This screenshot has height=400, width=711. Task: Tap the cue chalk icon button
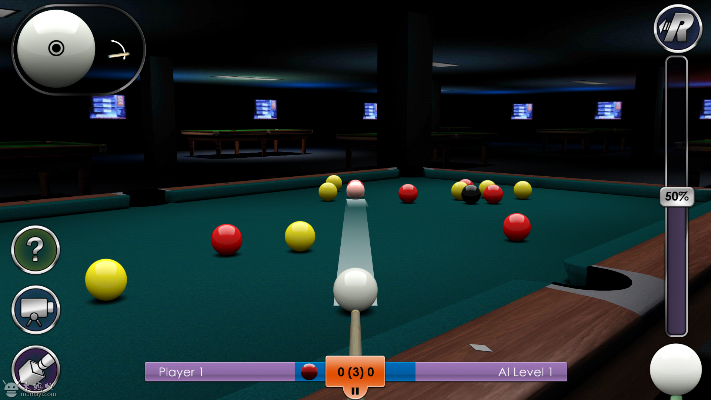pos(35,368)
